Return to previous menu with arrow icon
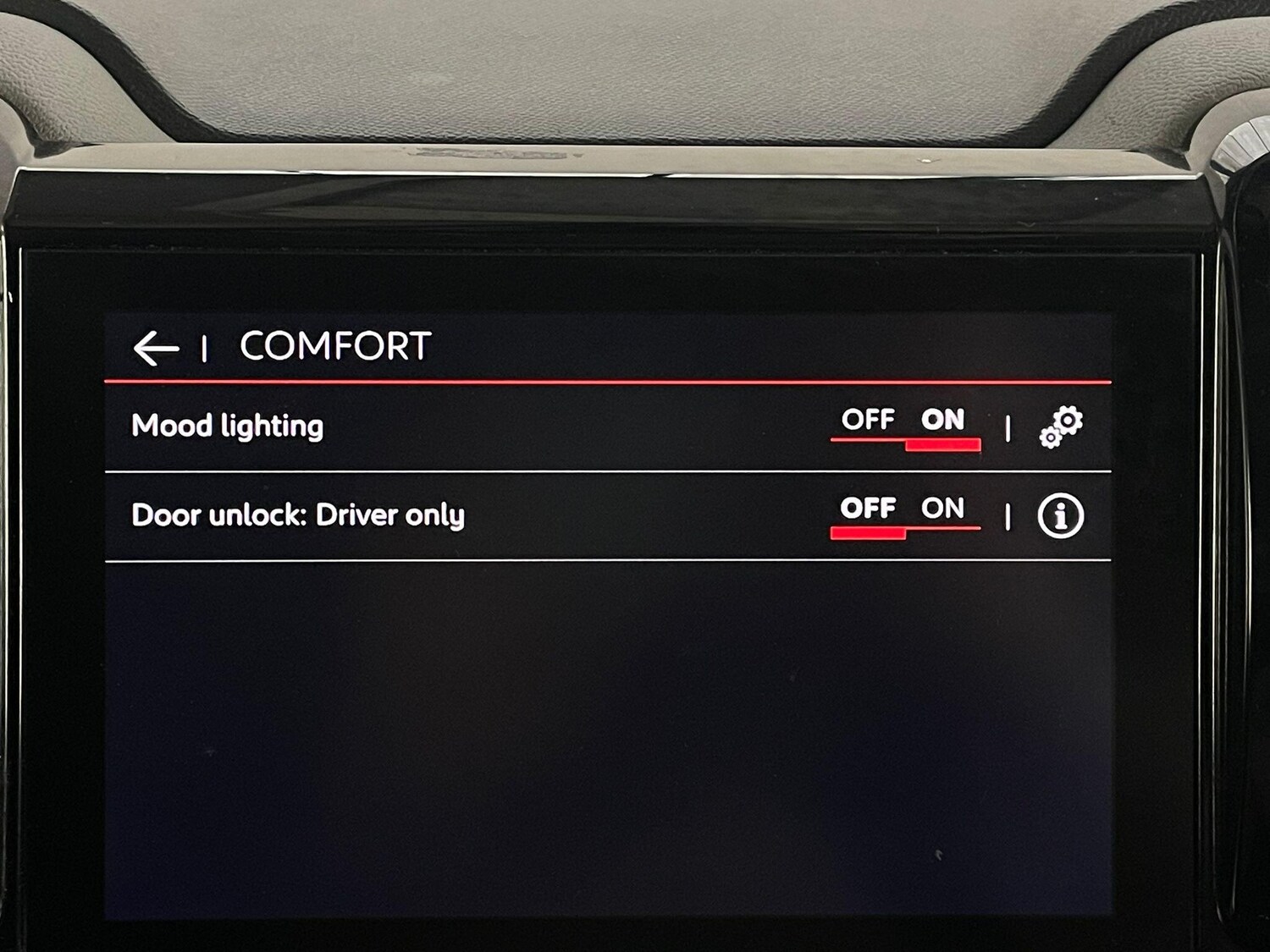The height and width of the screenshot is (952, 1270). [x=157, y=345]
